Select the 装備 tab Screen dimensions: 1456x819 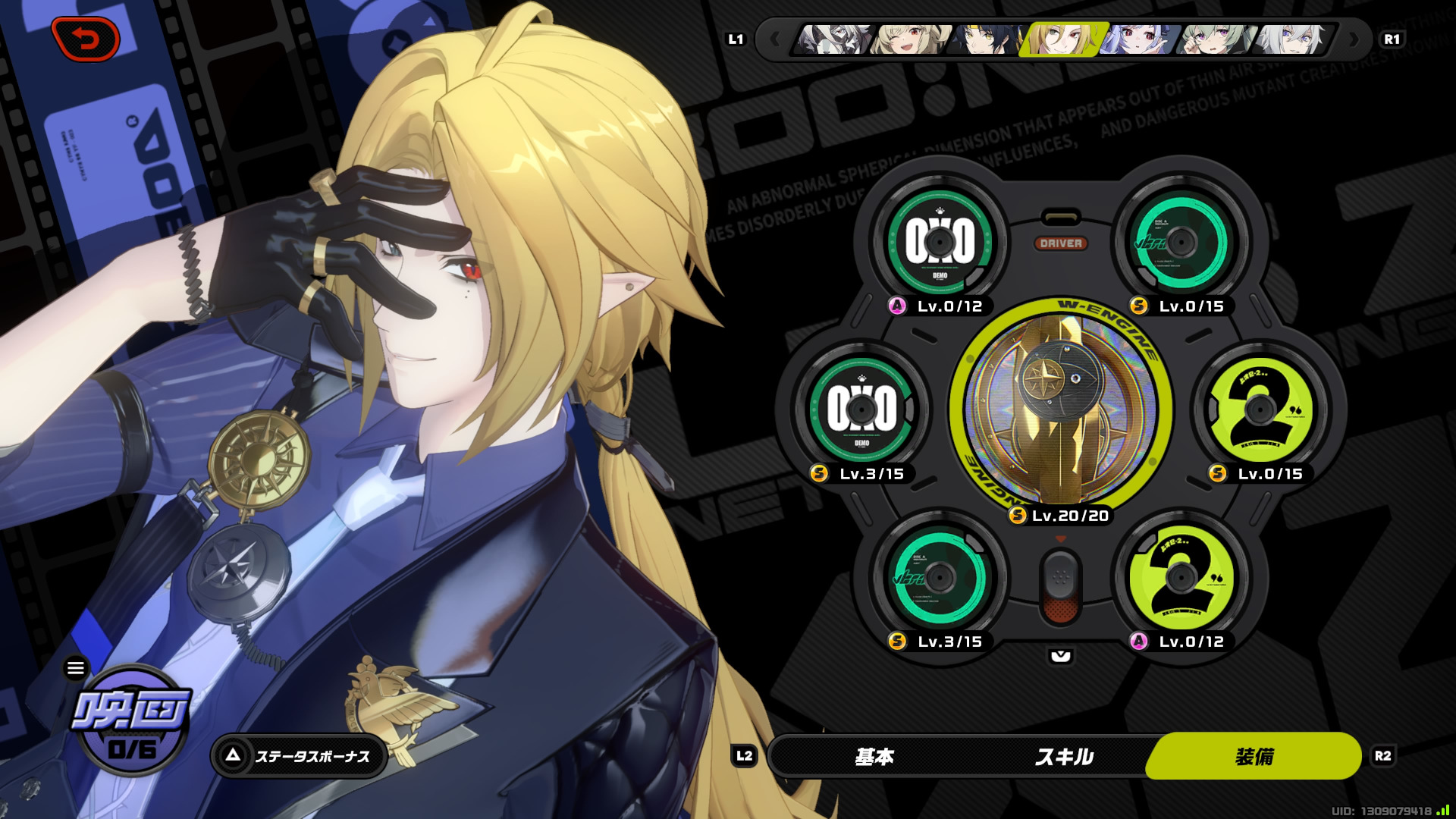1254,756
